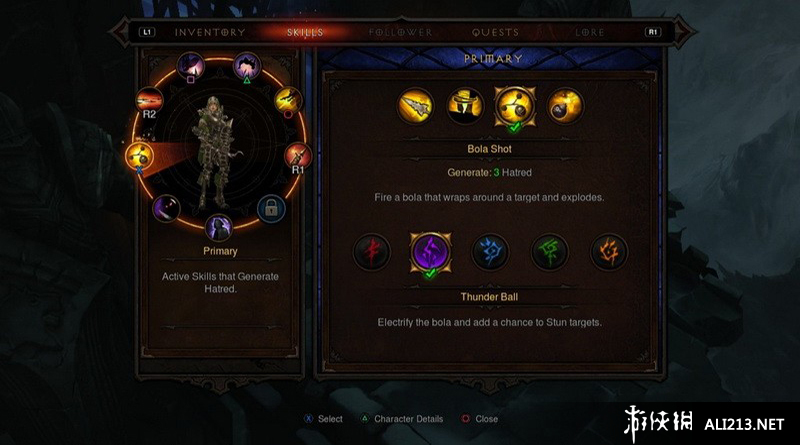Choose the arrow skill icon in Primary row
The width and height of the screenshot is (800, 445).
[x=417, y=106]
